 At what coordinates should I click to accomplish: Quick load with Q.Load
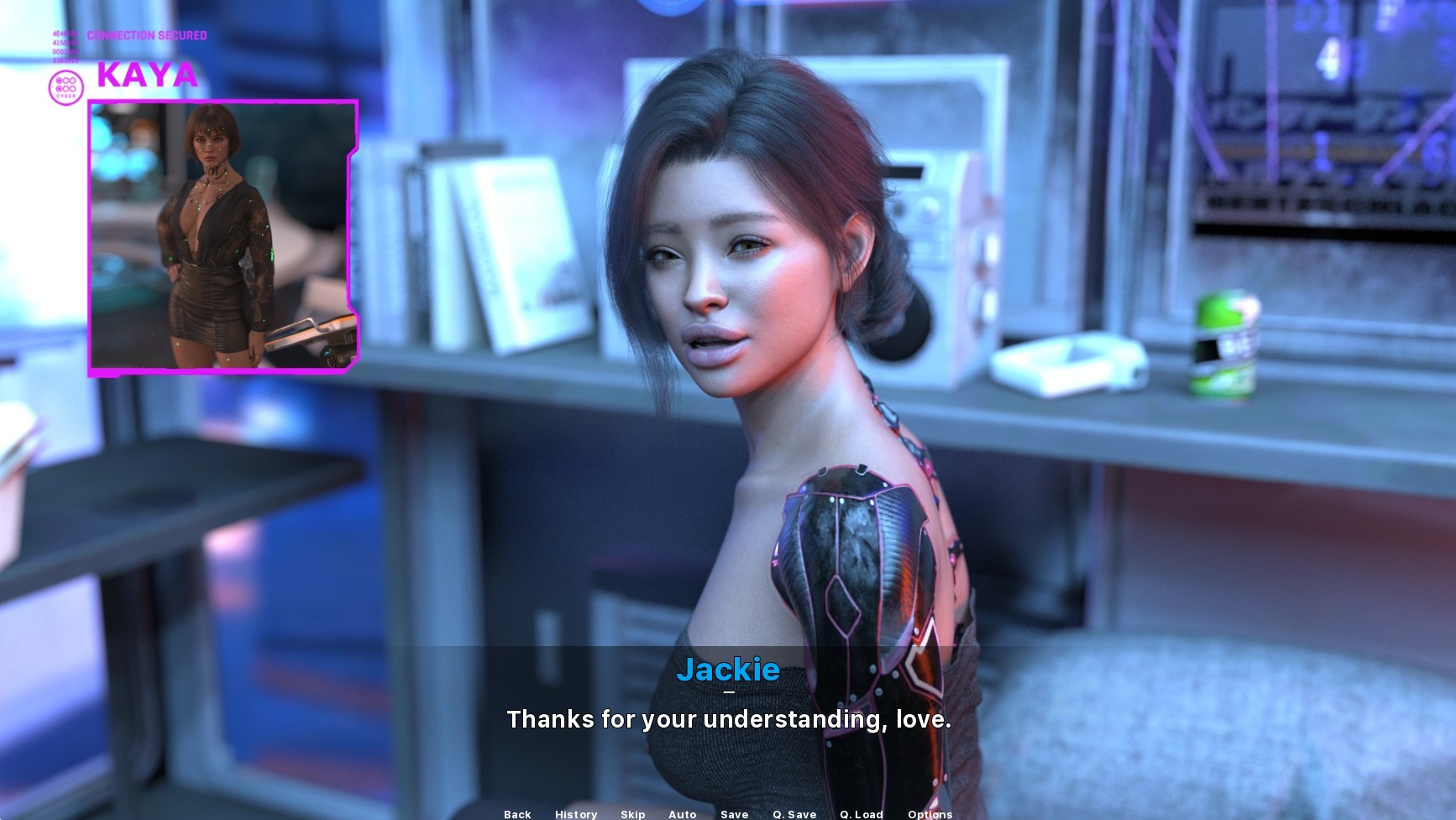(x=862, y=813)
